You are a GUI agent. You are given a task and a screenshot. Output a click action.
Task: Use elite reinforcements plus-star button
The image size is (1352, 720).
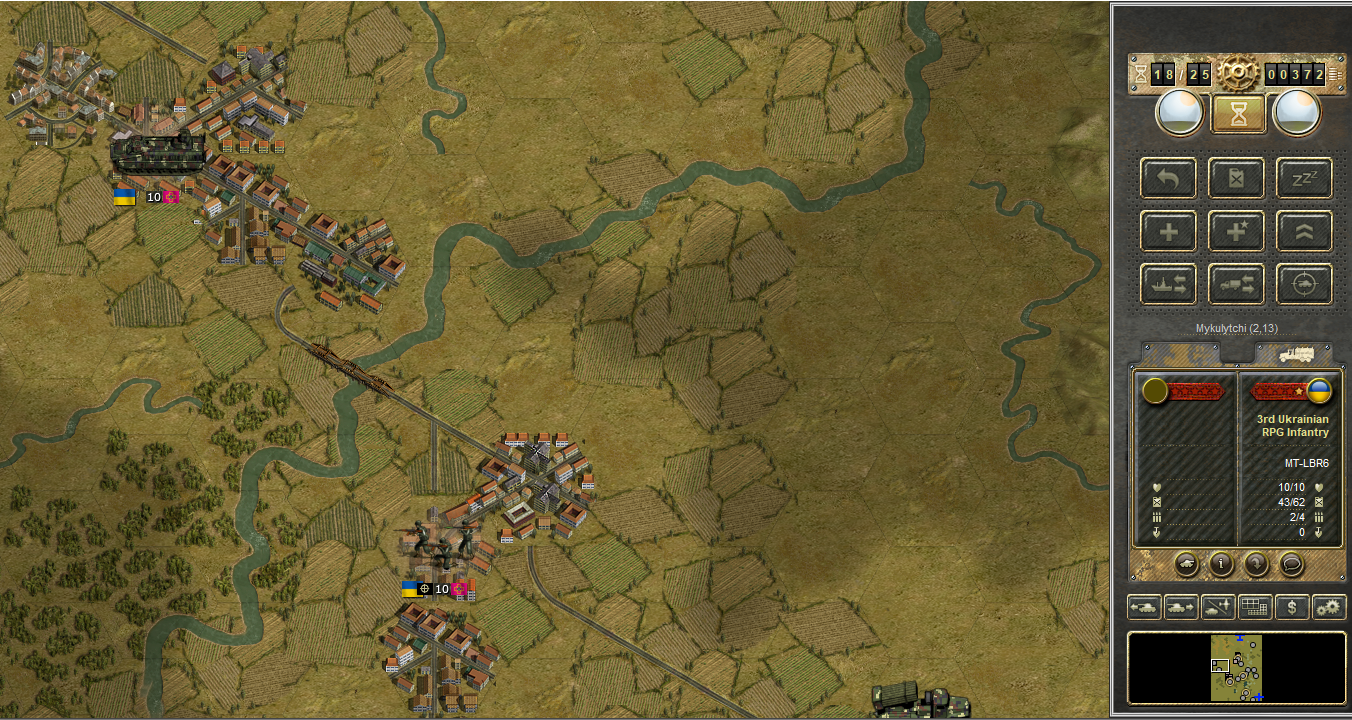pyautogui.click(x=1236, y=232)
